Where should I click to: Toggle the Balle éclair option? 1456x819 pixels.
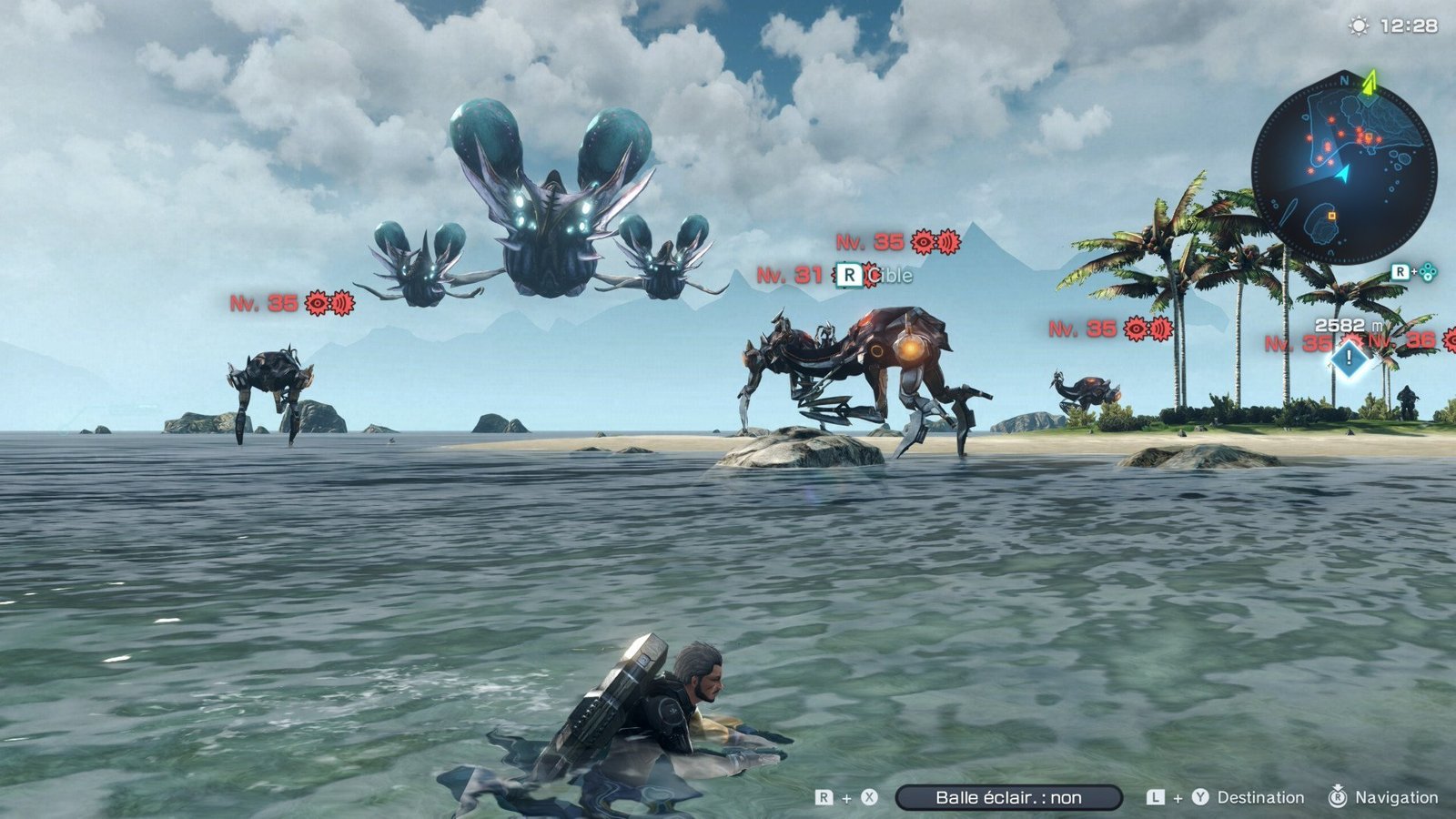(1008, 798)
